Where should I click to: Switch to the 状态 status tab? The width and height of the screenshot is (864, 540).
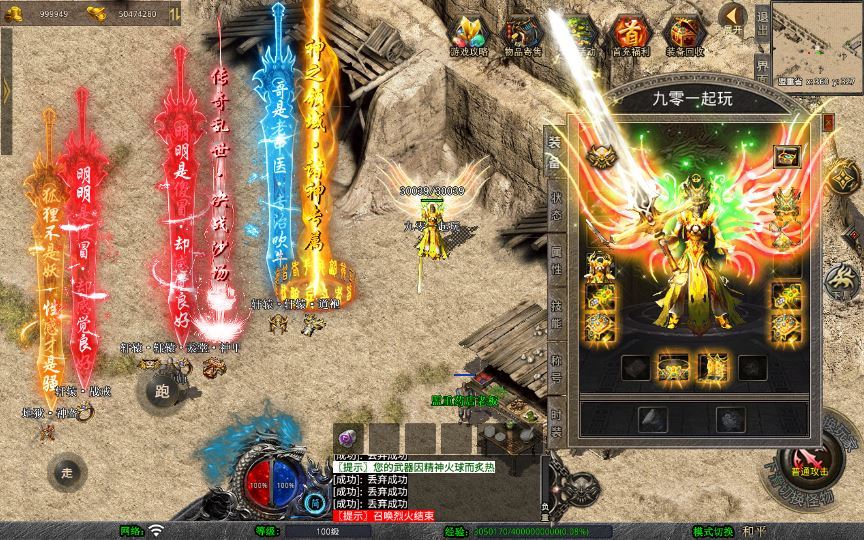556,202
